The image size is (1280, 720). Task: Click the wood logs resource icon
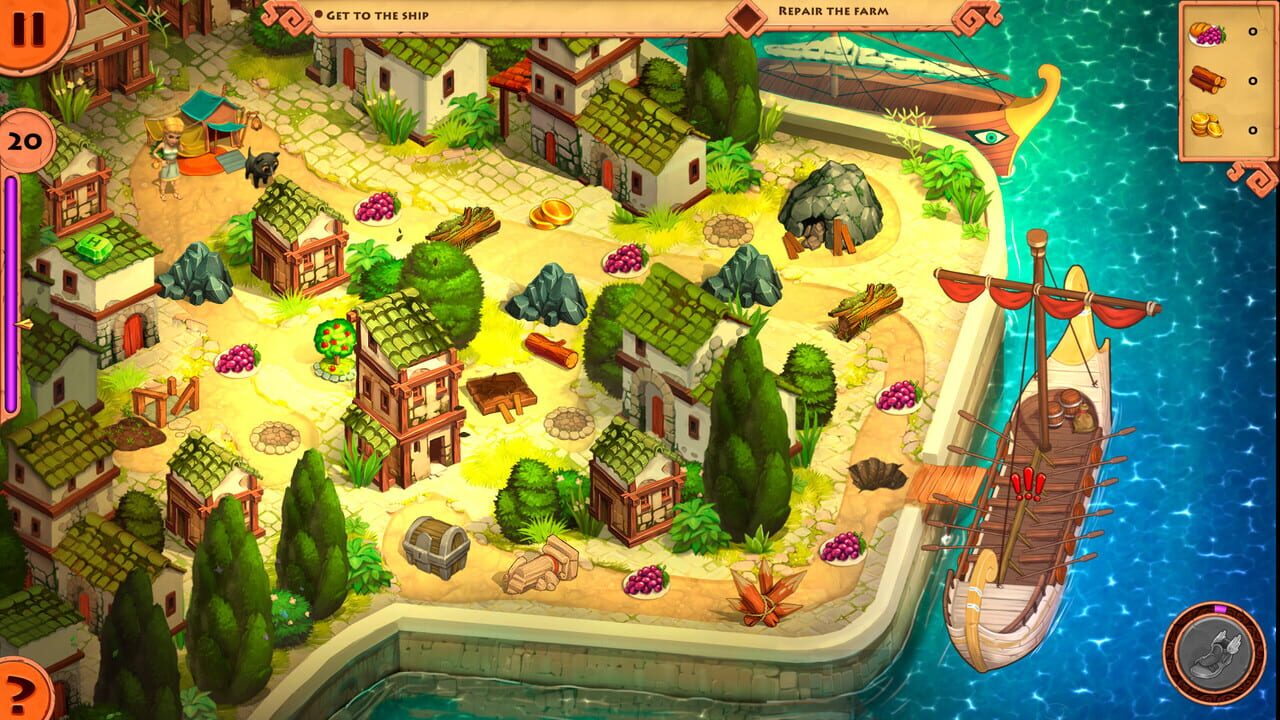[1210, 80]
